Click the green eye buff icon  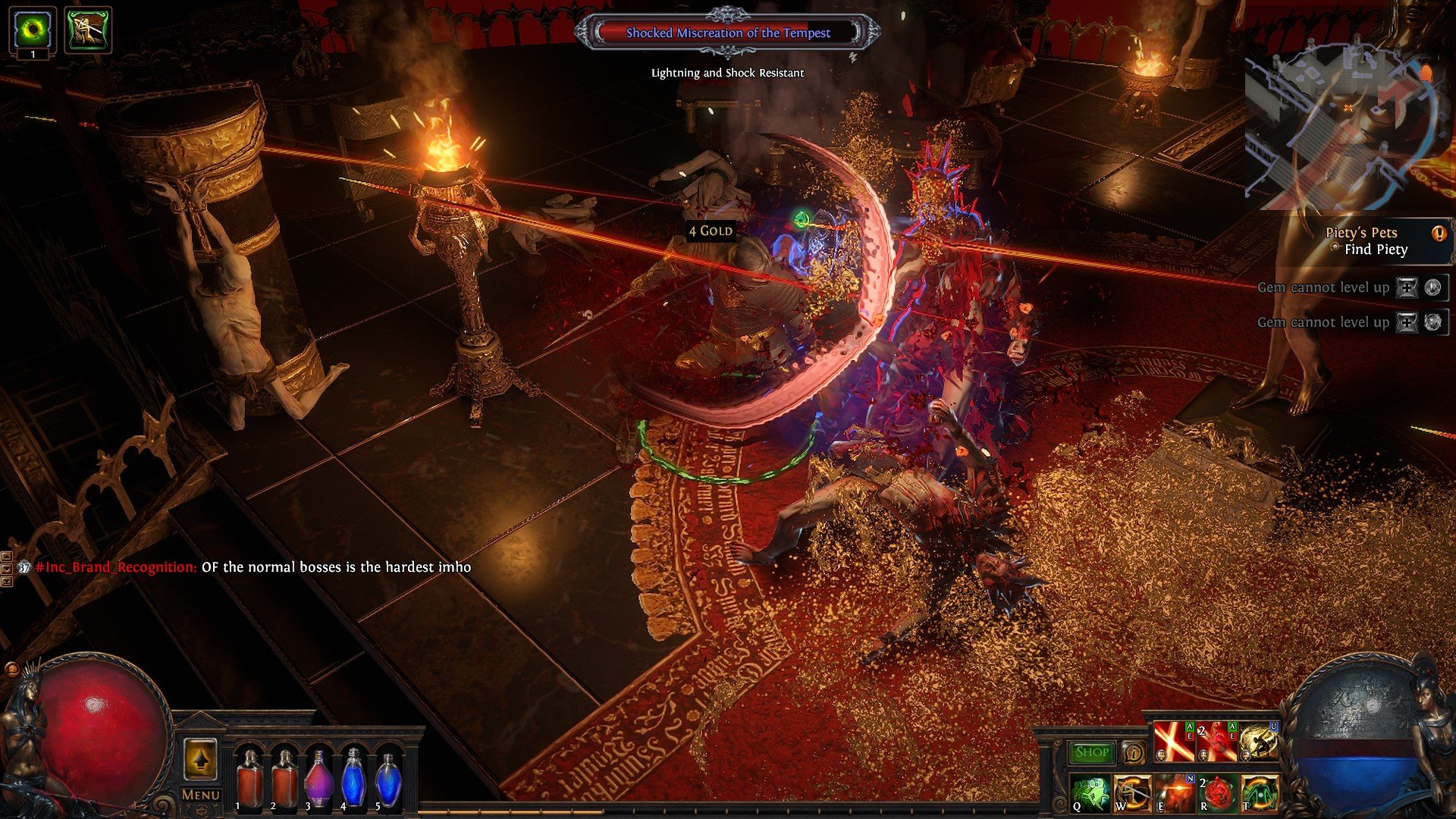[33, 30]
